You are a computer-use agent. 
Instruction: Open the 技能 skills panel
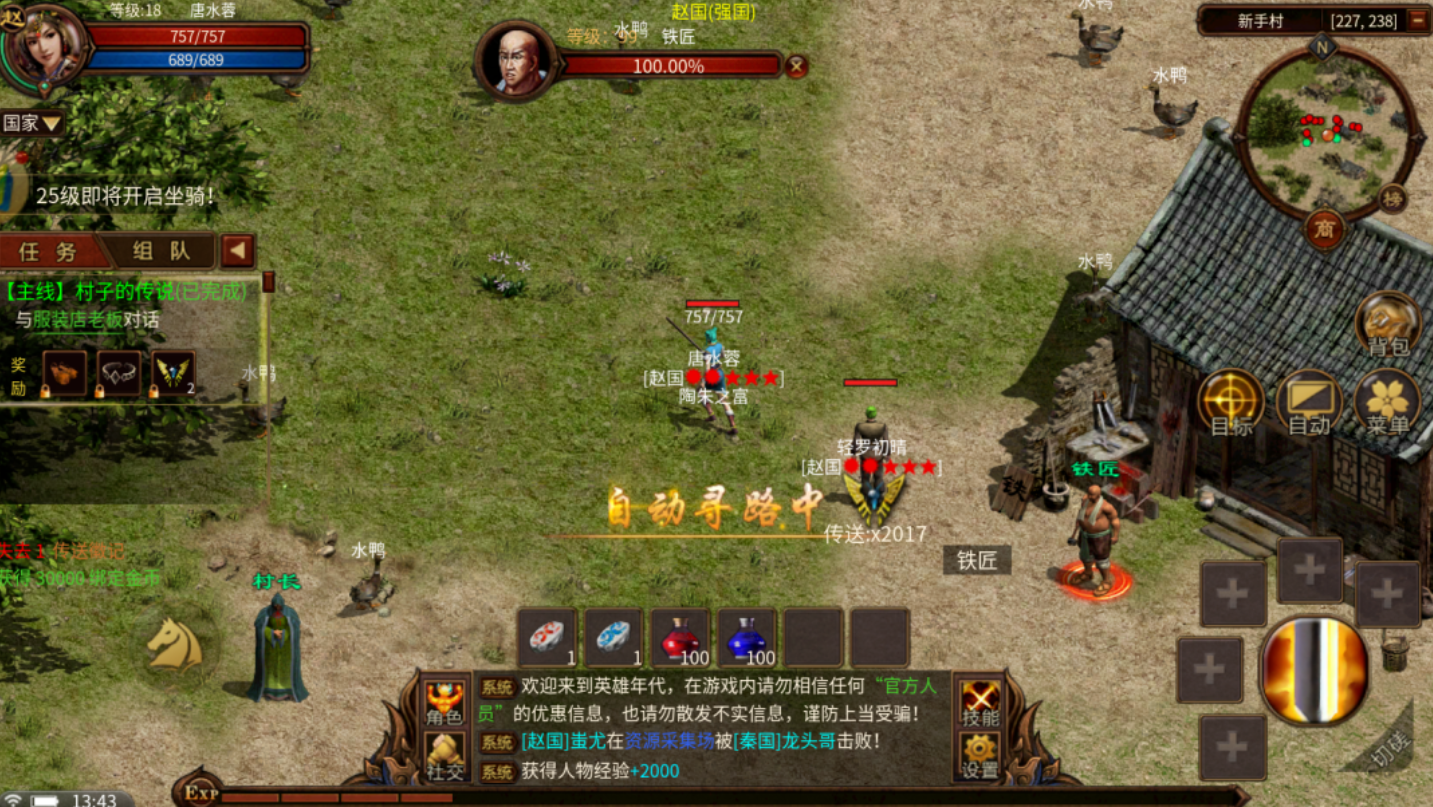tap(980, 701)
